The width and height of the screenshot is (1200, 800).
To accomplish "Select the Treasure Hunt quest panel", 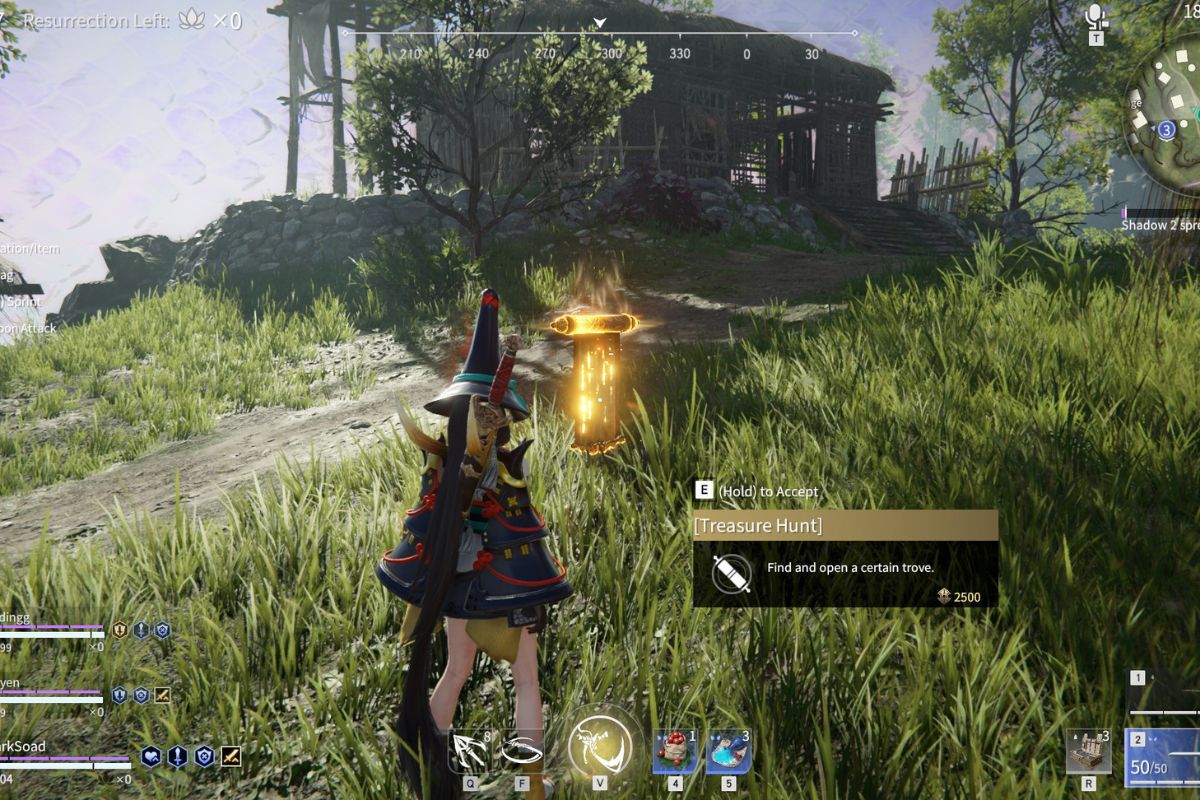I will point(845,557).
